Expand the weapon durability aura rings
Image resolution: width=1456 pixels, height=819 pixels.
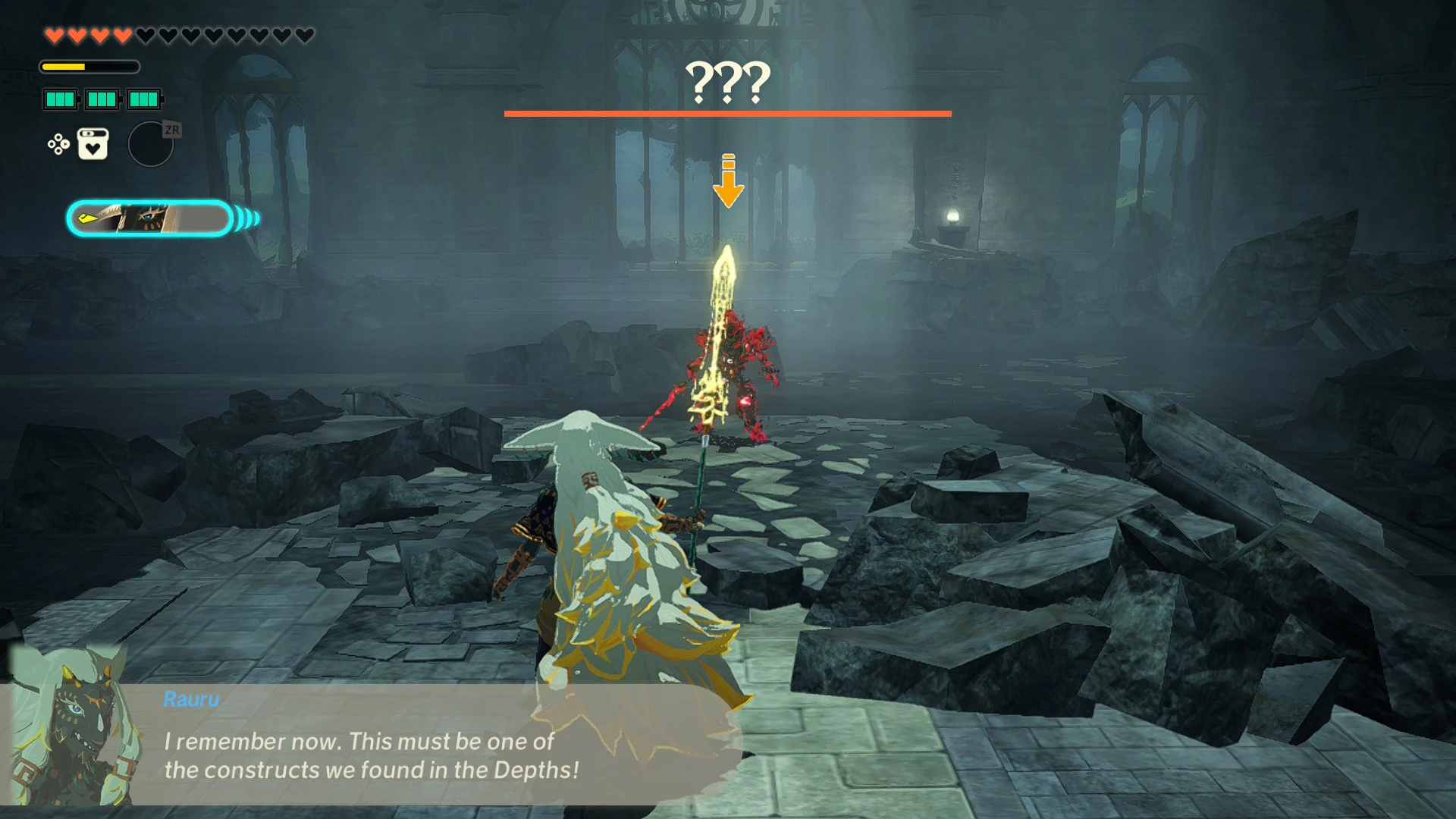244,218
